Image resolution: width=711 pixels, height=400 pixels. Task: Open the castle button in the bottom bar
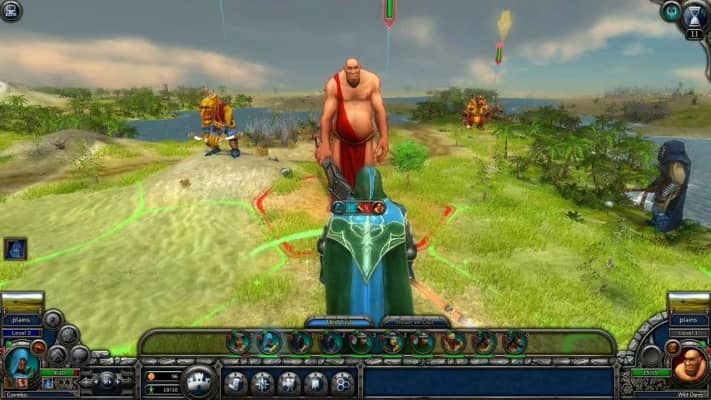point(199,382)
